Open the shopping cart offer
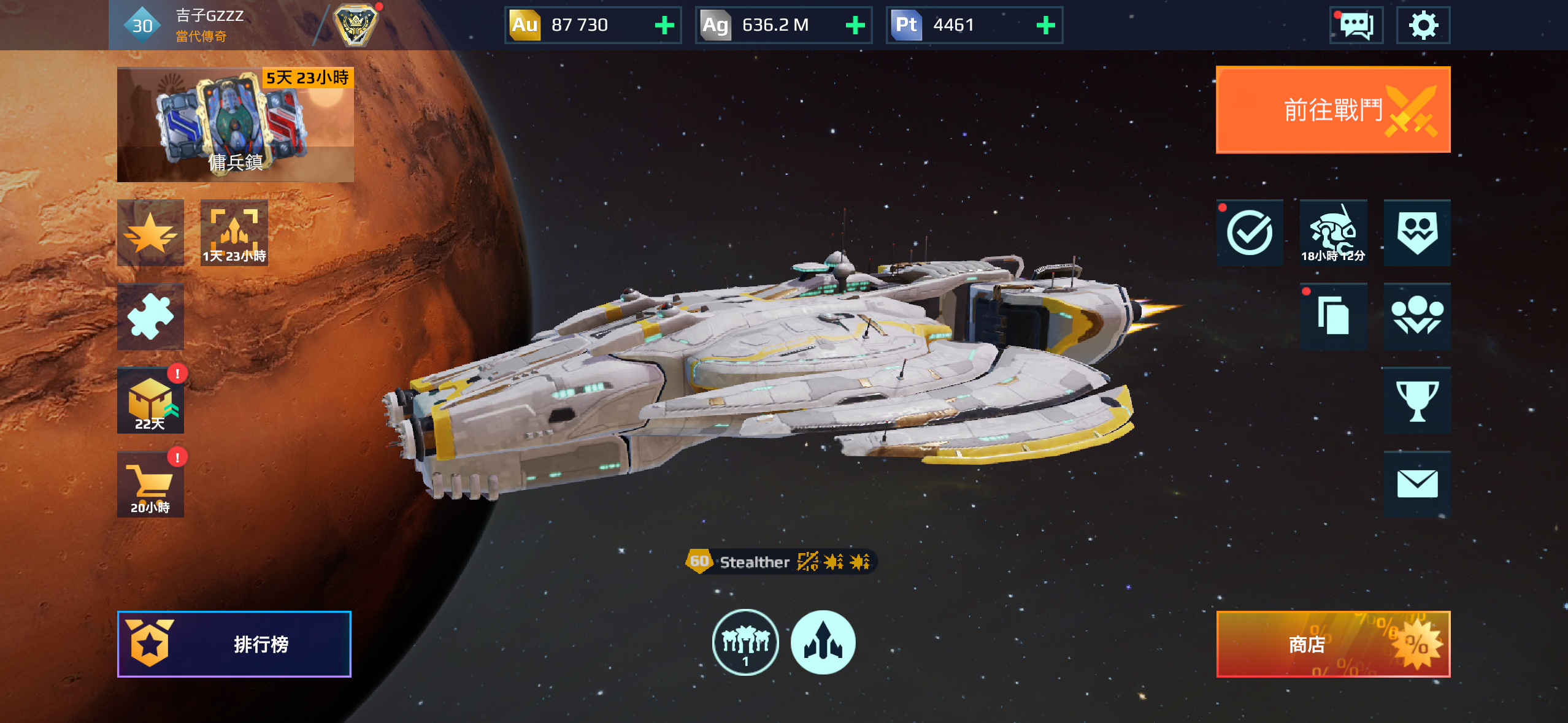This screenshot has height=723, width=1568. pyautogui.click(x=150, y=484)
